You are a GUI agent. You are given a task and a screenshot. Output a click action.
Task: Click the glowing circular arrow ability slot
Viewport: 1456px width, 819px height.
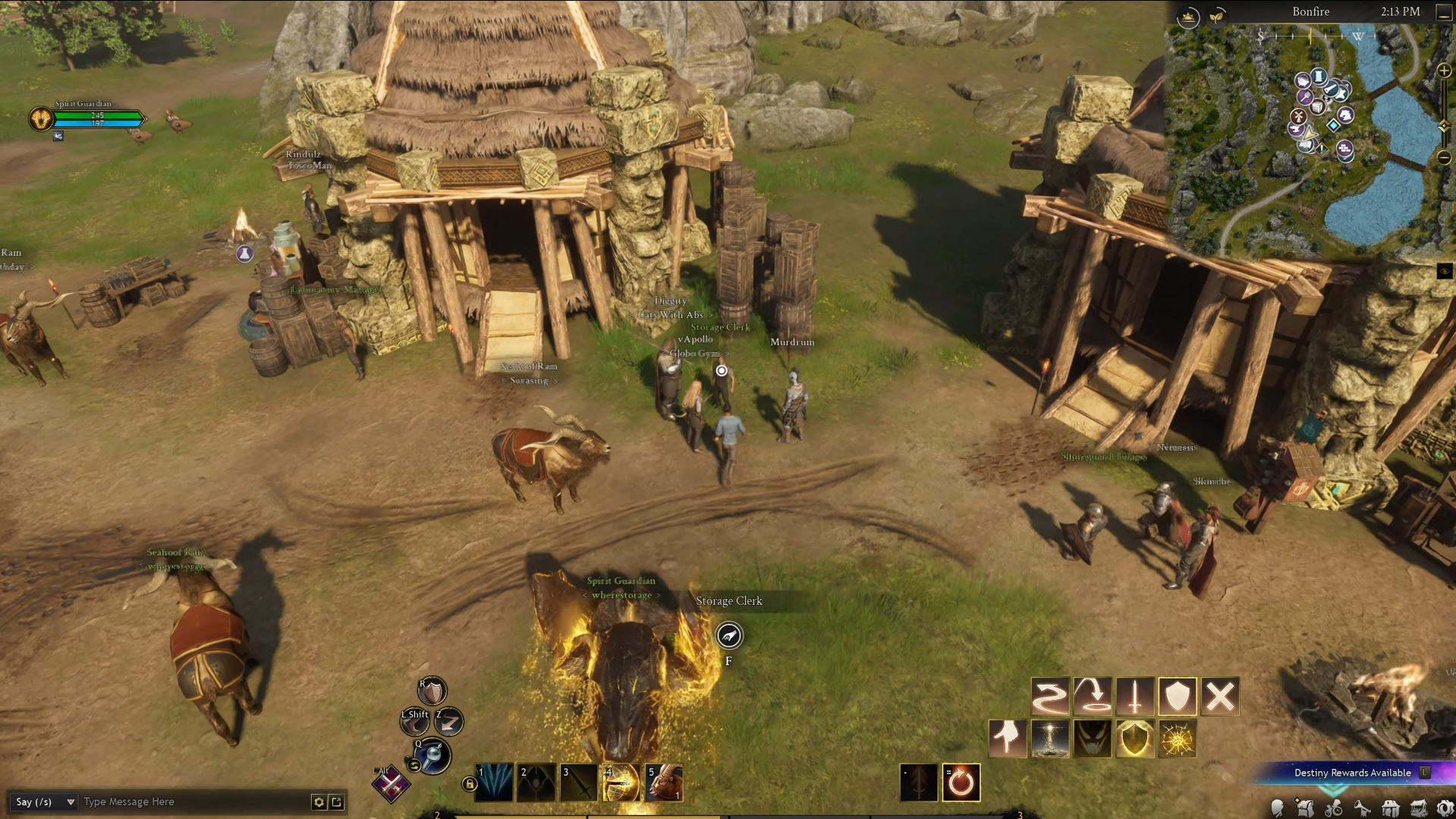pyautogui.click(x=961, y=783)
